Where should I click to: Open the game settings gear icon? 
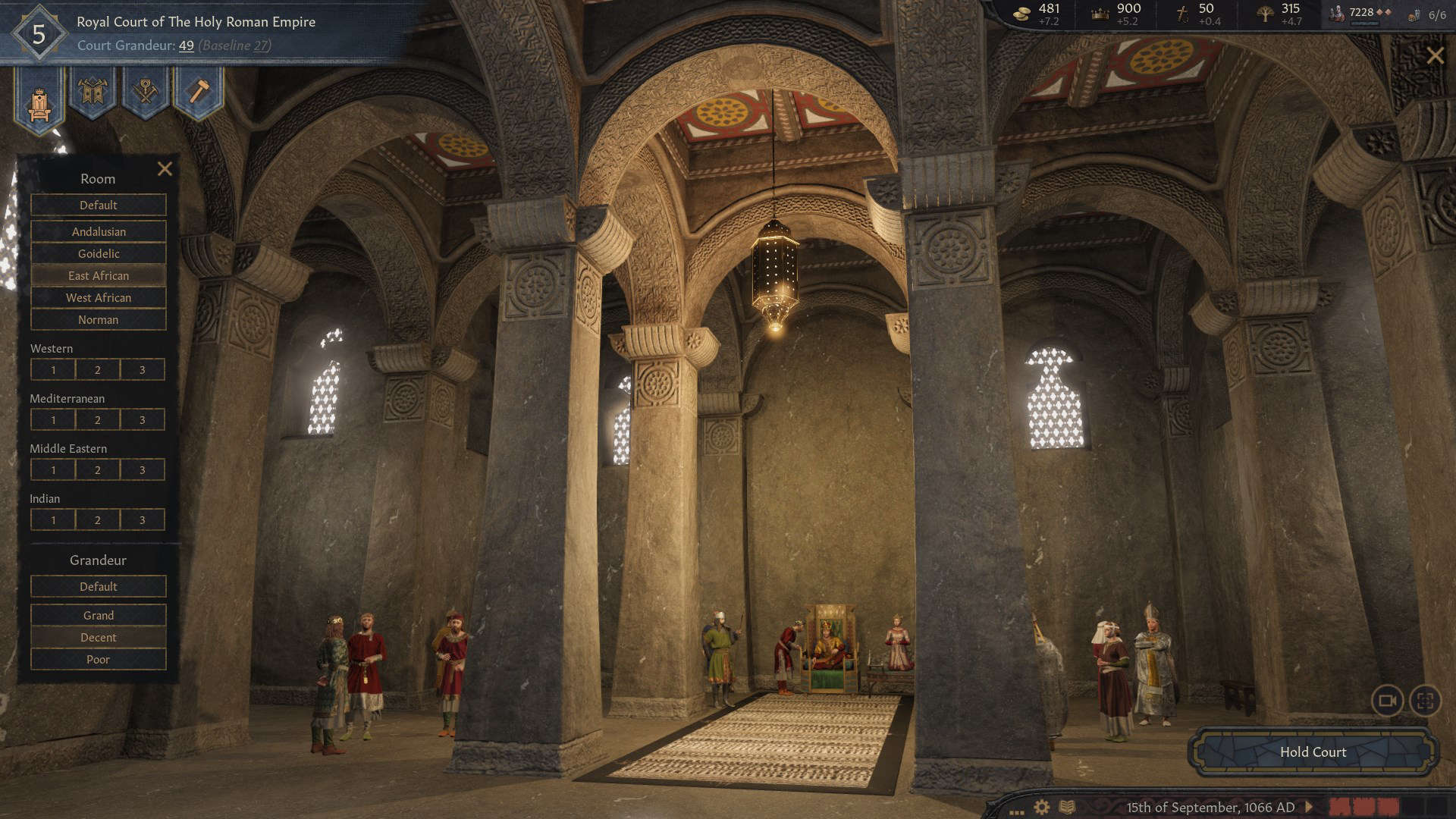[x=1040, y=808]
